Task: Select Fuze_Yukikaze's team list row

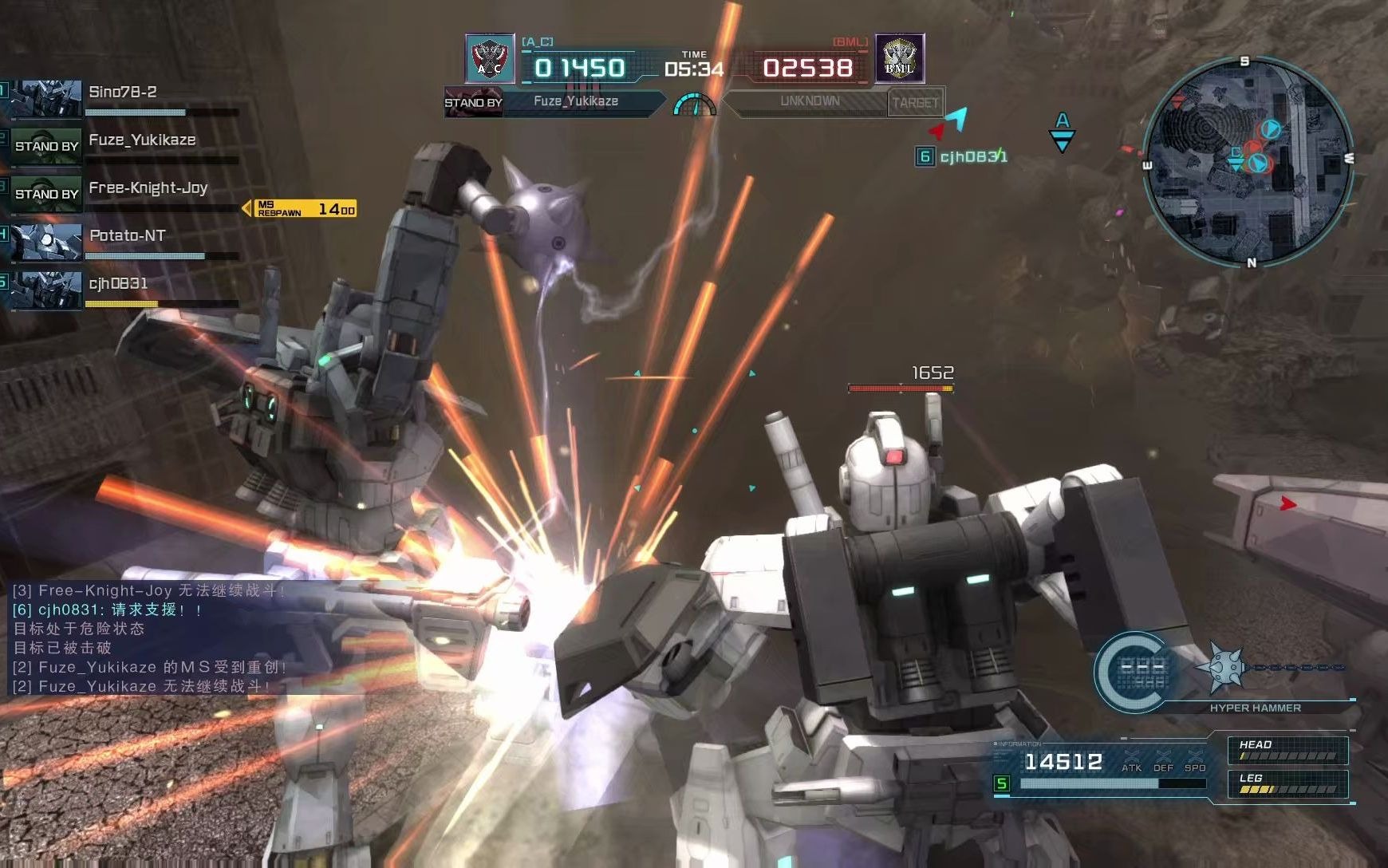Action: 124,144
